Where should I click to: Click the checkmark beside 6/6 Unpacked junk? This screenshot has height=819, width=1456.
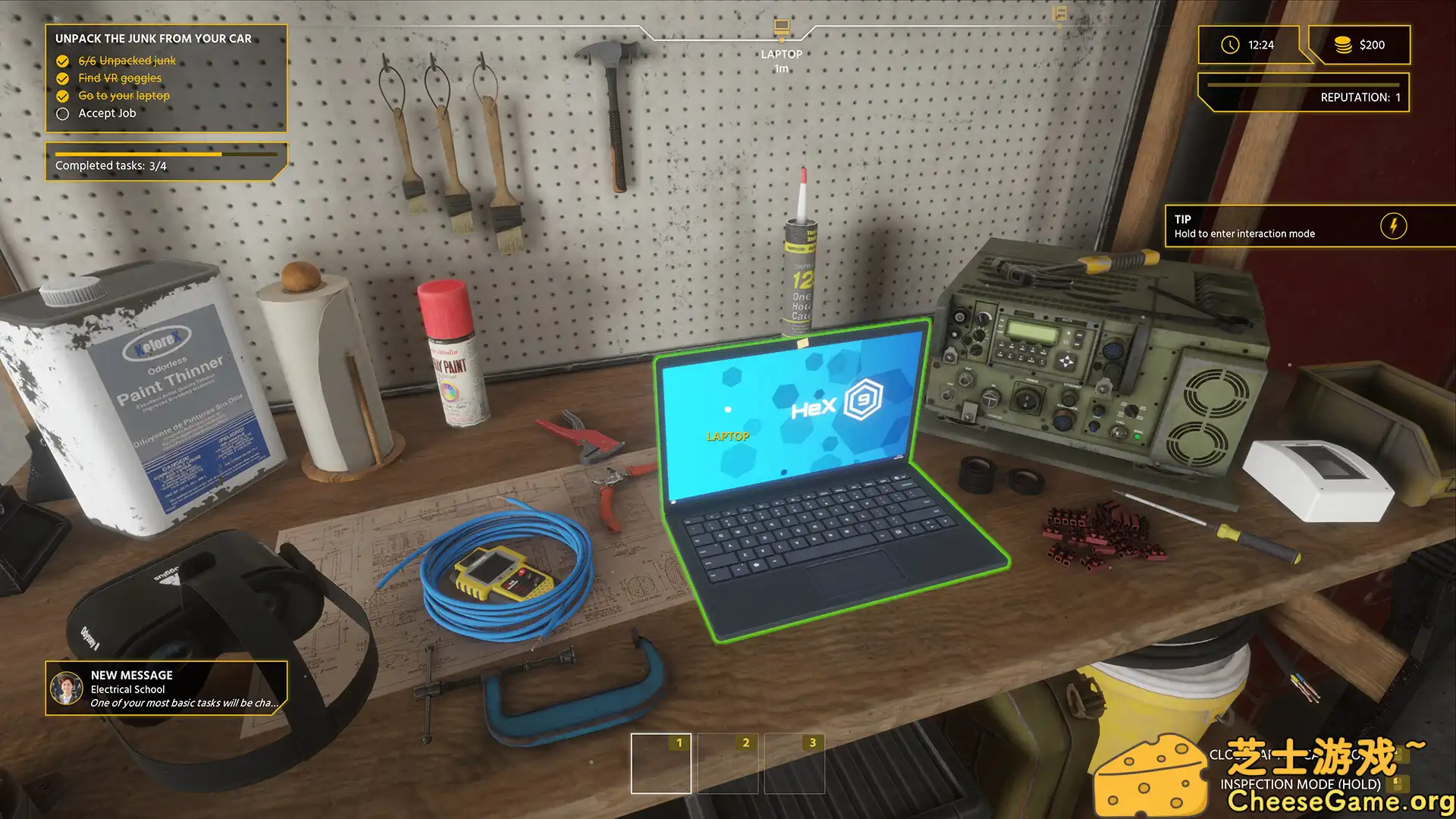[x=62, y=61]
